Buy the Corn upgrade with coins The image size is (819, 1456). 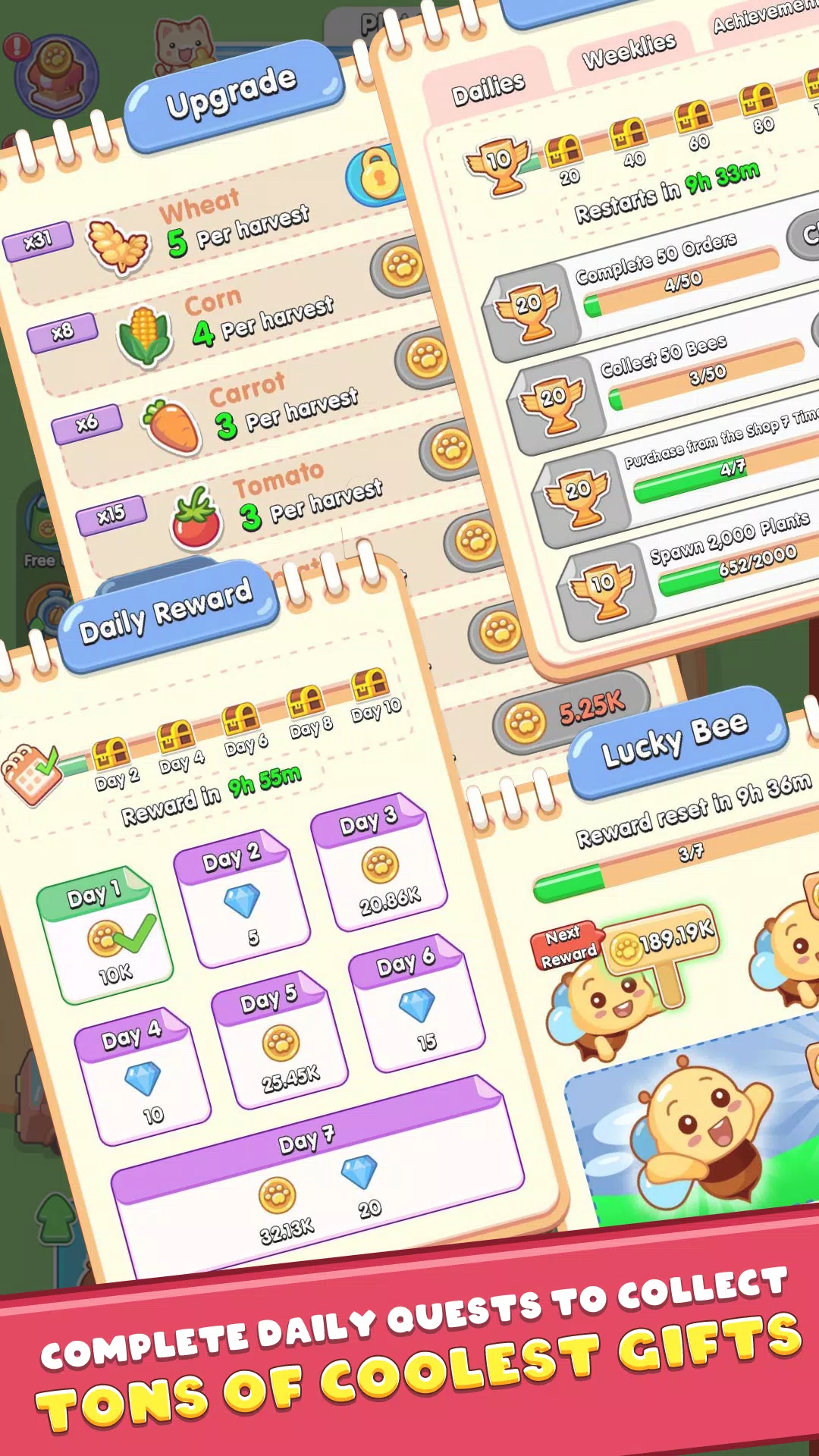click(401, 267)
